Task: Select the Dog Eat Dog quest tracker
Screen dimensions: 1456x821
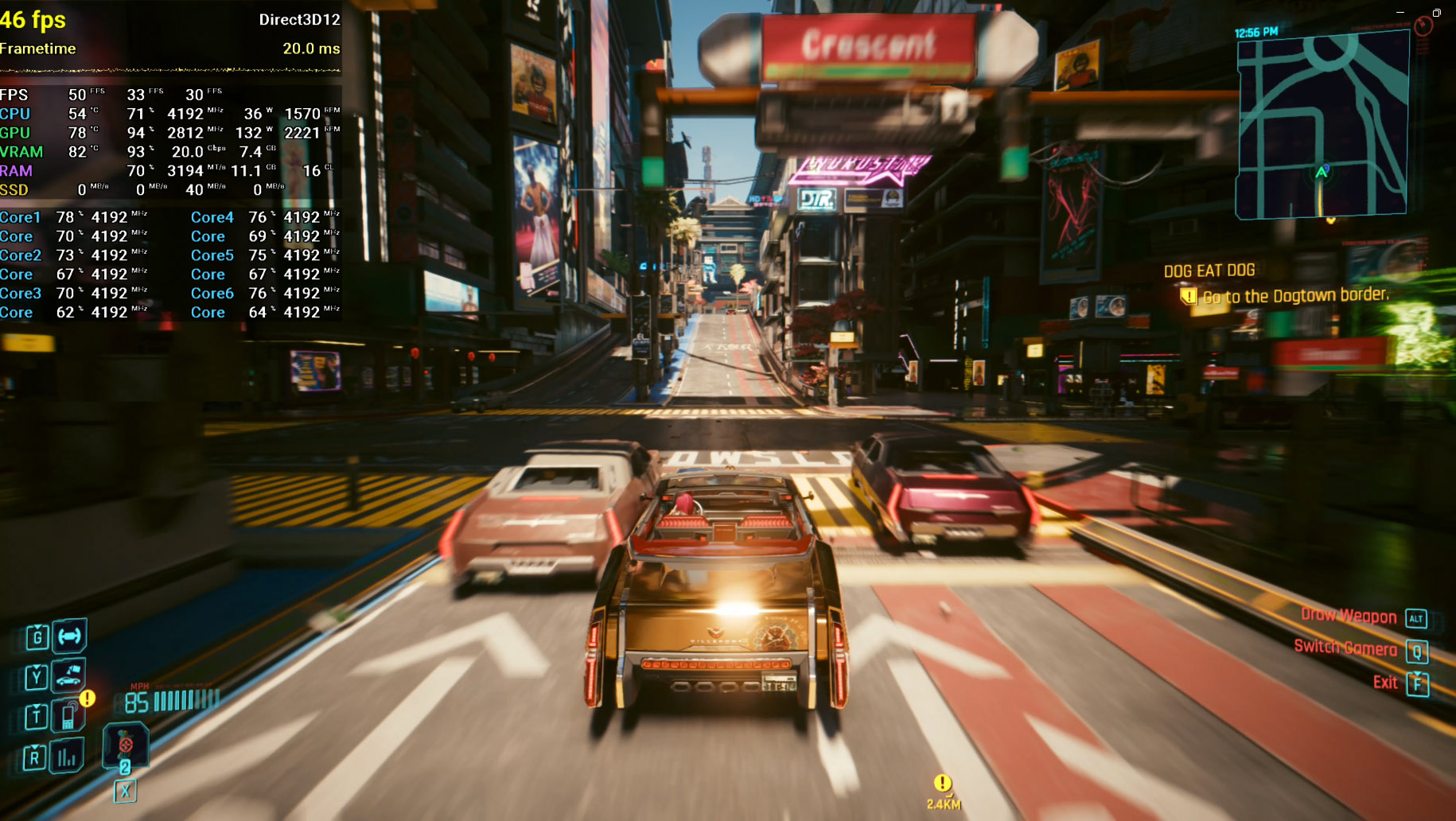Action: coord(1209,271)
